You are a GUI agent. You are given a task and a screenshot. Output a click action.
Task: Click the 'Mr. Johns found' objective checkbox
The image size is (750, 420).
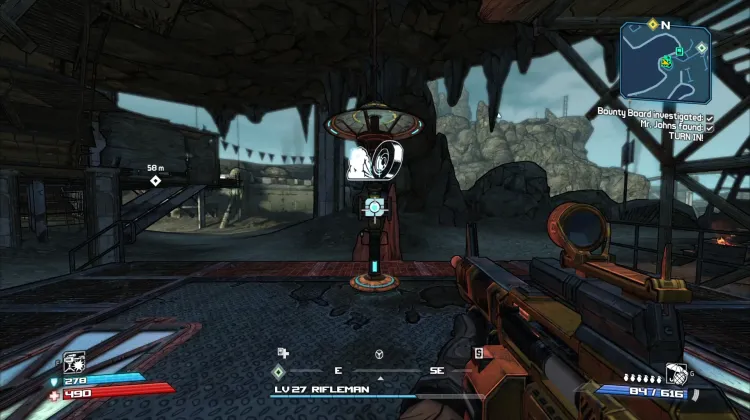click(x=708, y=127)
